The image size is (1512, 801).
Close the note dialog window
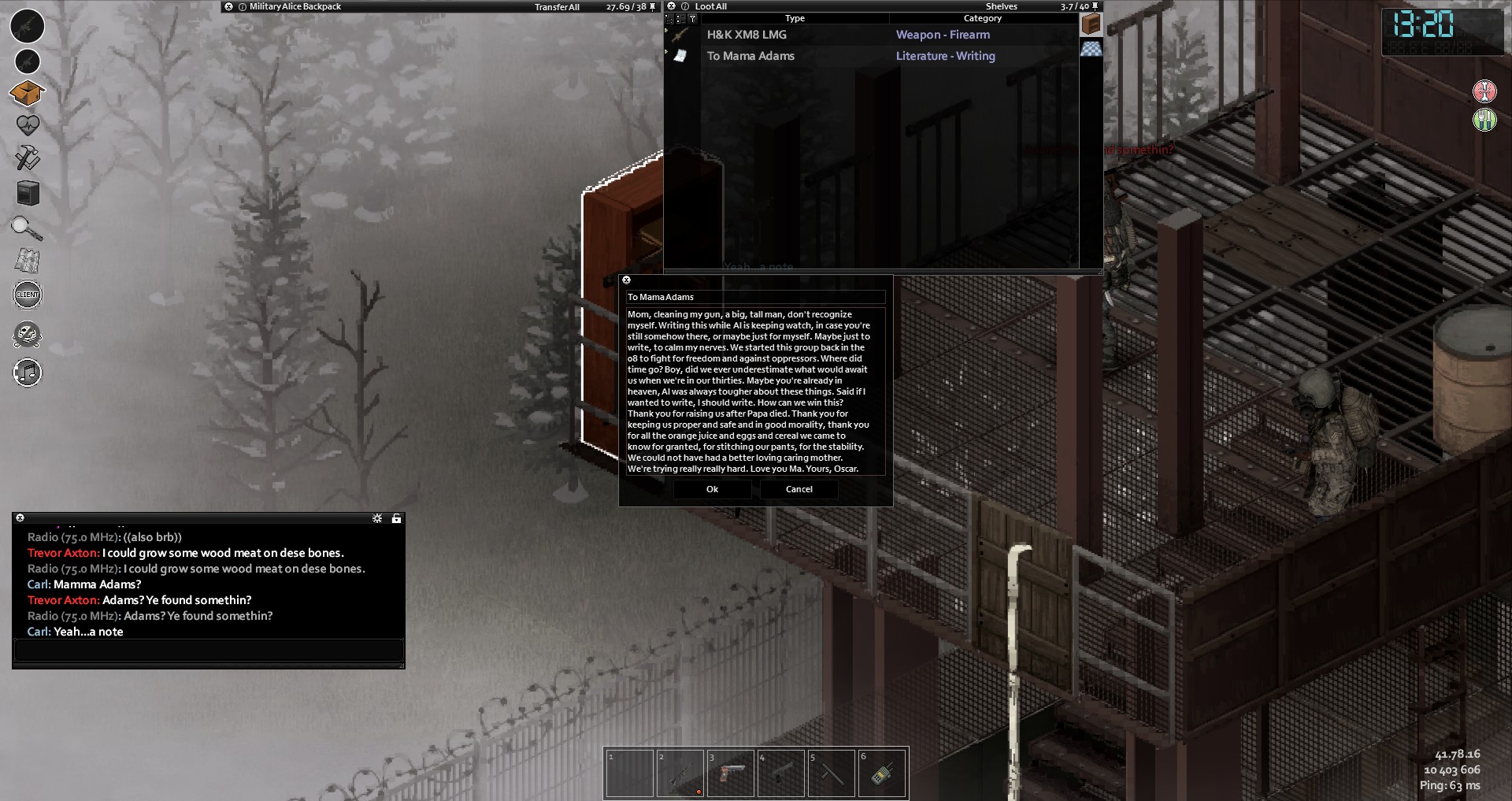click(627, 280)
